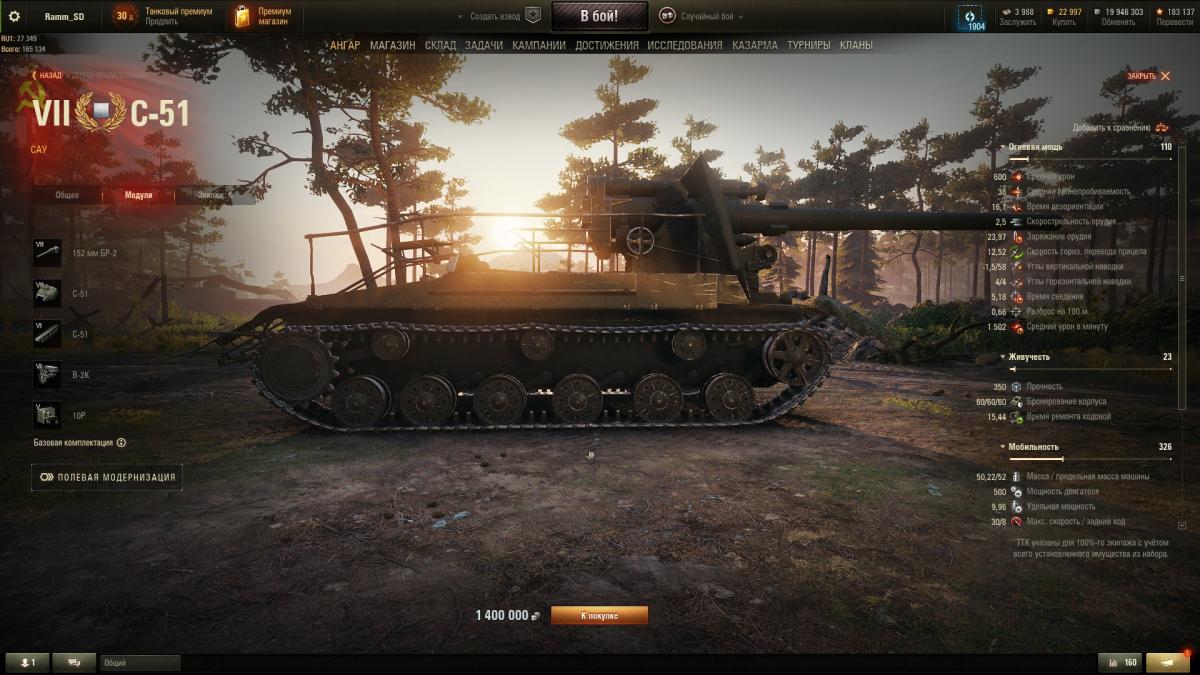
Task: Go to the КАЗАРМА section
Action: [754, 45]
